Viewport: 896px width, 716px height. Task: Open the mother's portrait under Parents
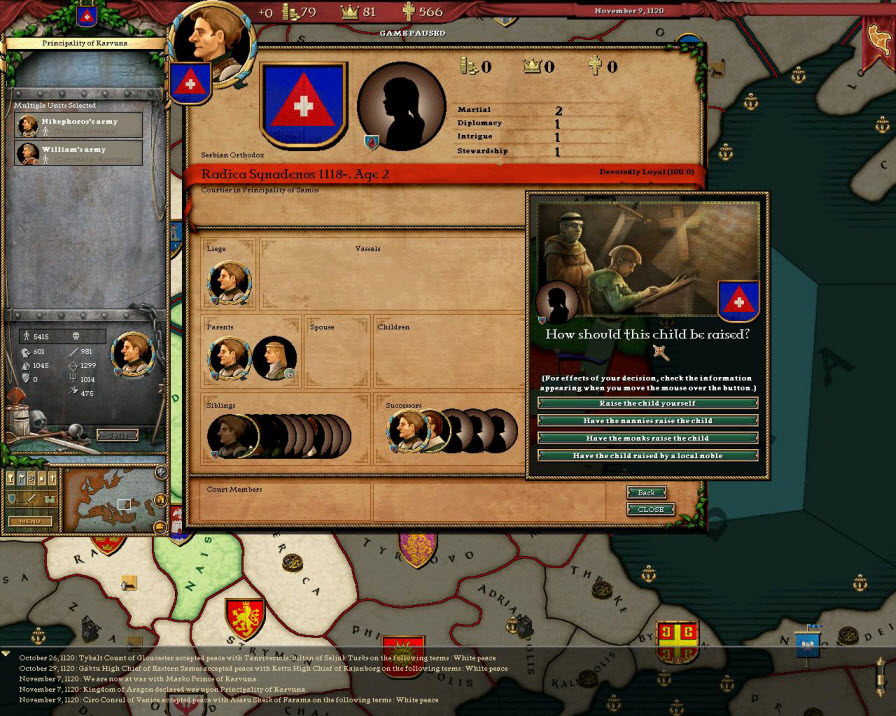click(x=273, y=358)
